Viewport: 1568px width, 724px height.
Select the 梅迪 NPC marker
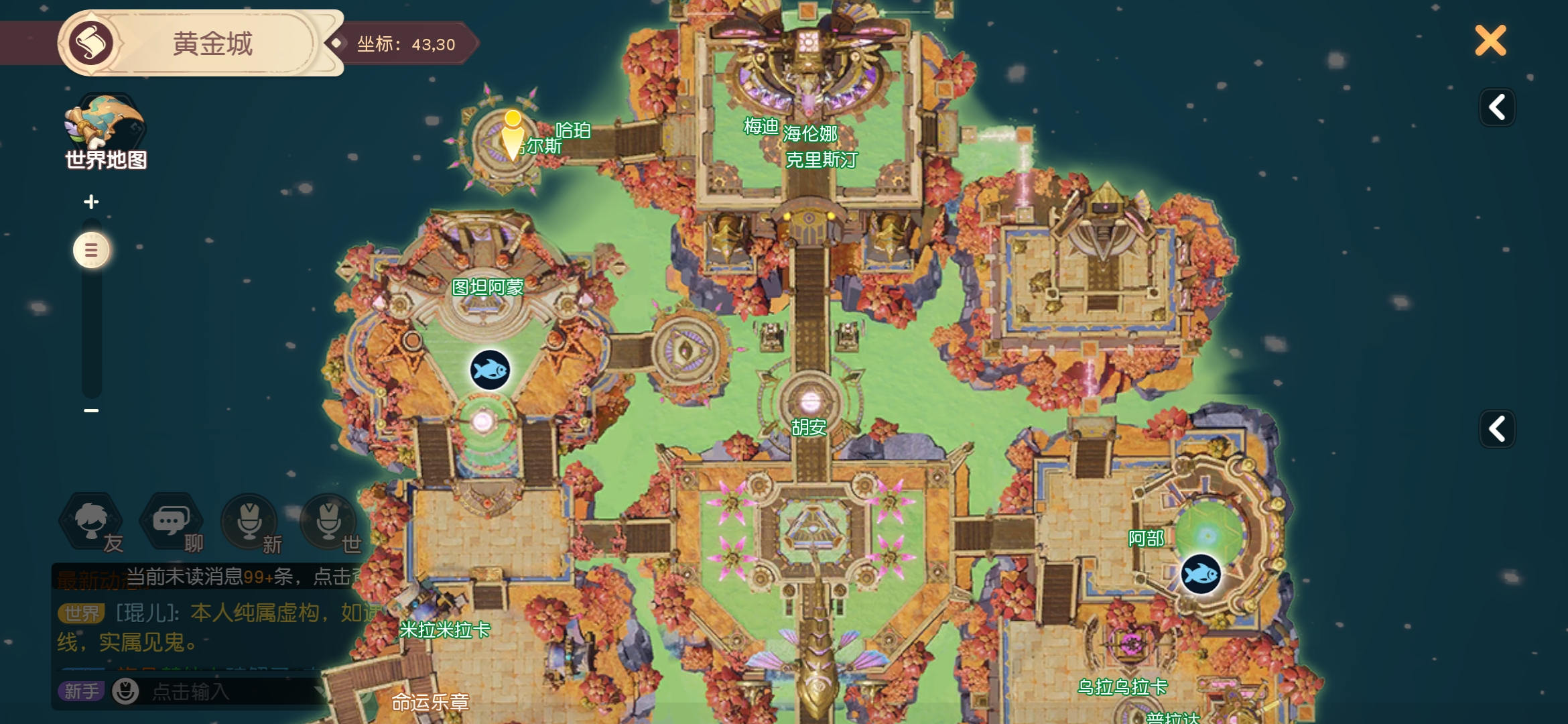point(761,126)
